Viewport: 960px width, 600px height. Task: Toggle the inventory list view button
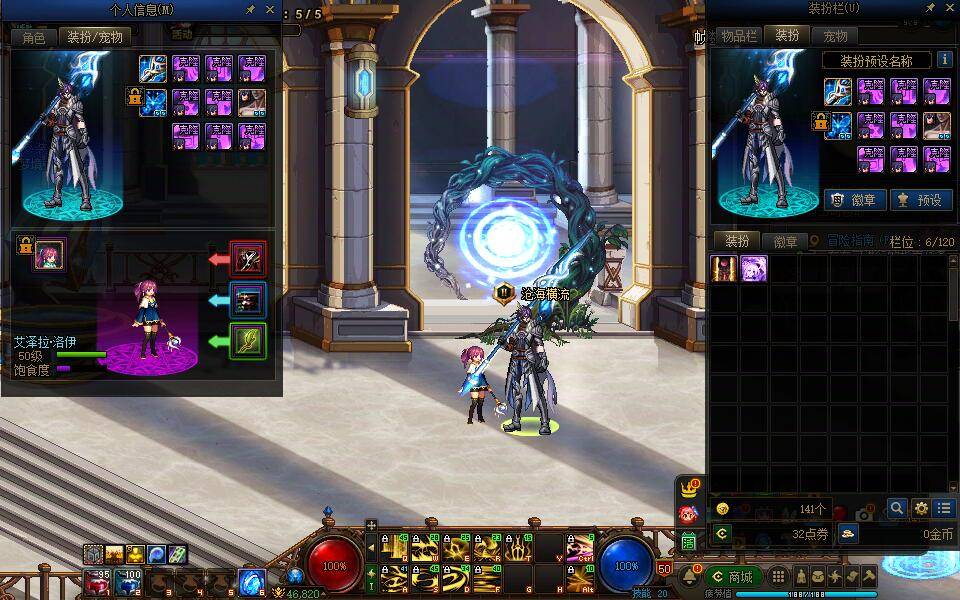pyautogui.click(x=943, y=508)
